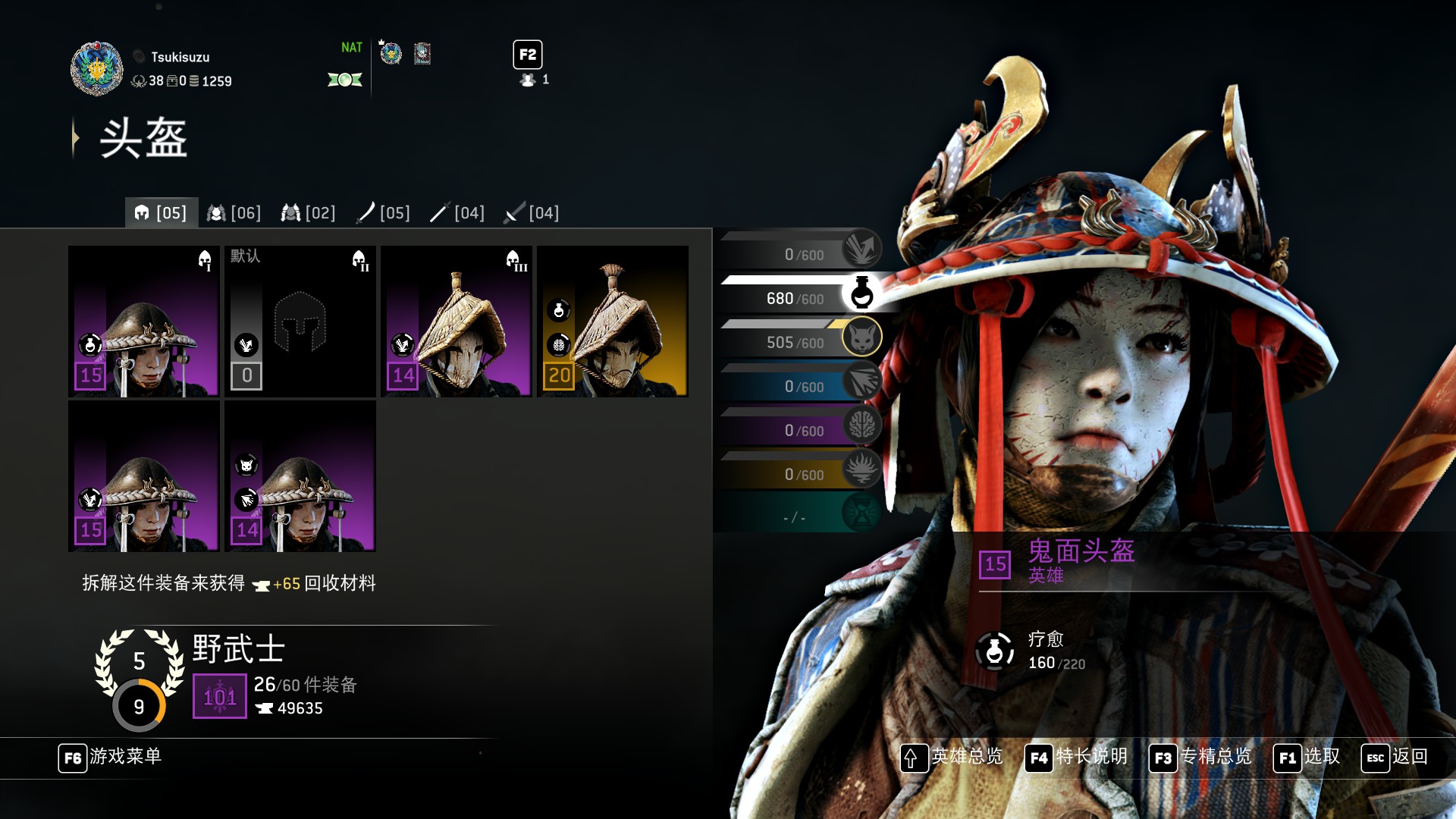Select the gold level 20 straw hat

[x=613, y=322]
